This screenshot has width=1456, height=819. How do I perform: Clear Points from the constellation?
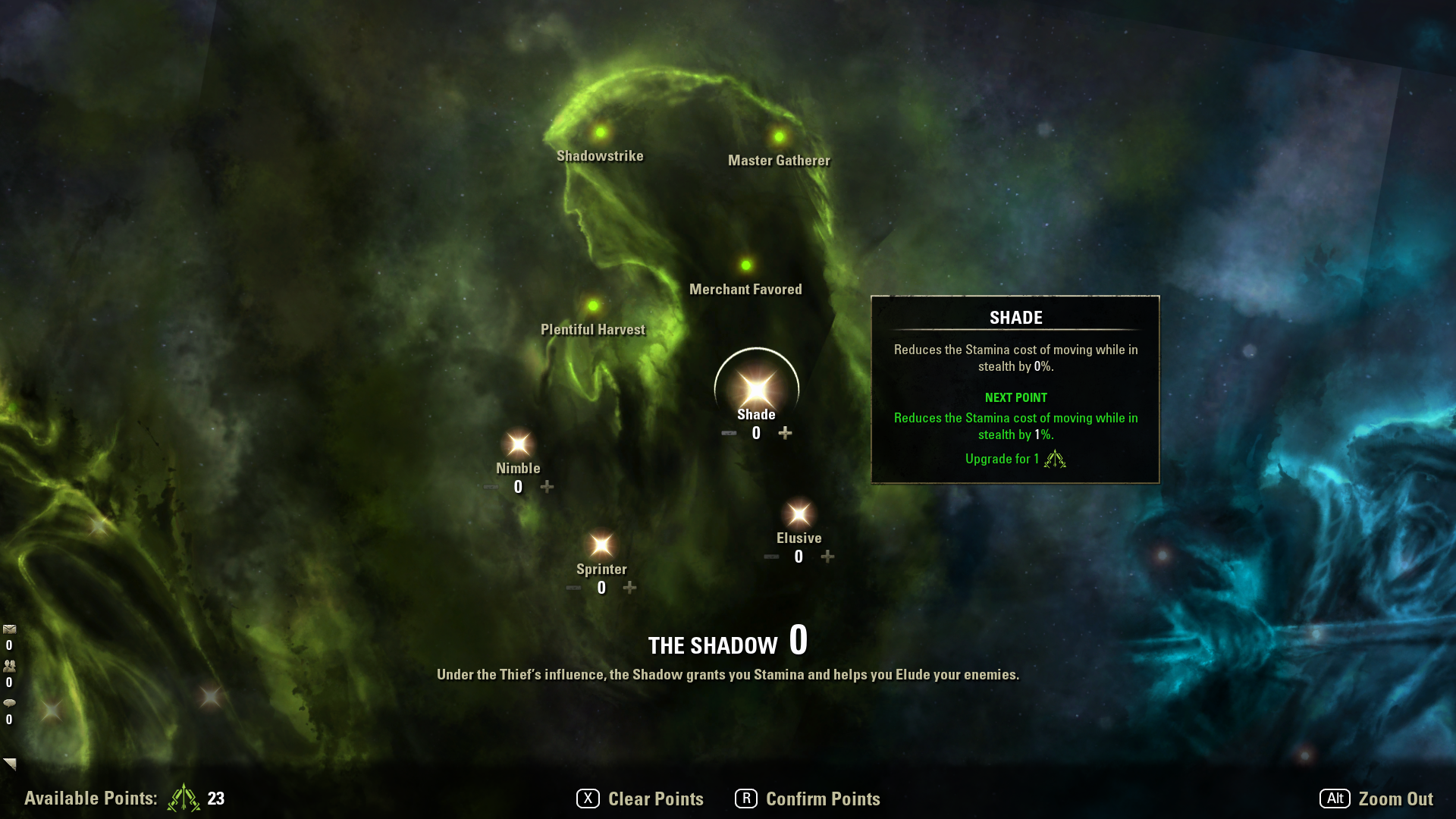(x=641, y=799)
